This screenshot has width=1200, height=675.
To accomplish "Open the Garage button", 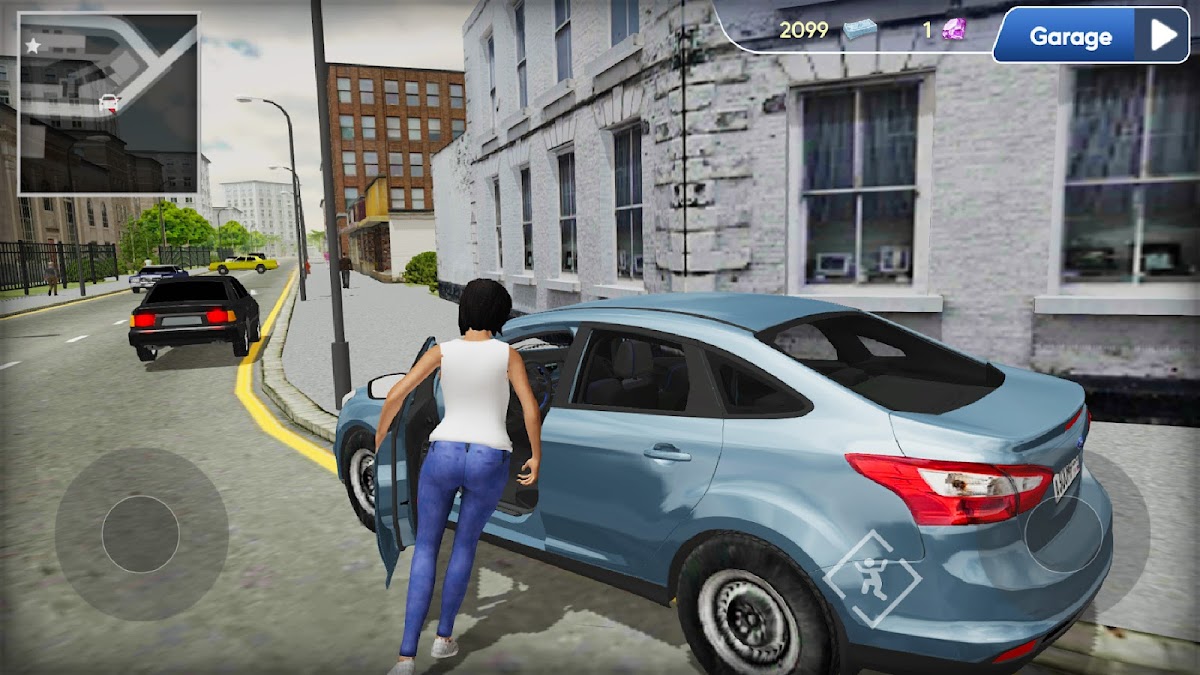I will click(1090, 36).
